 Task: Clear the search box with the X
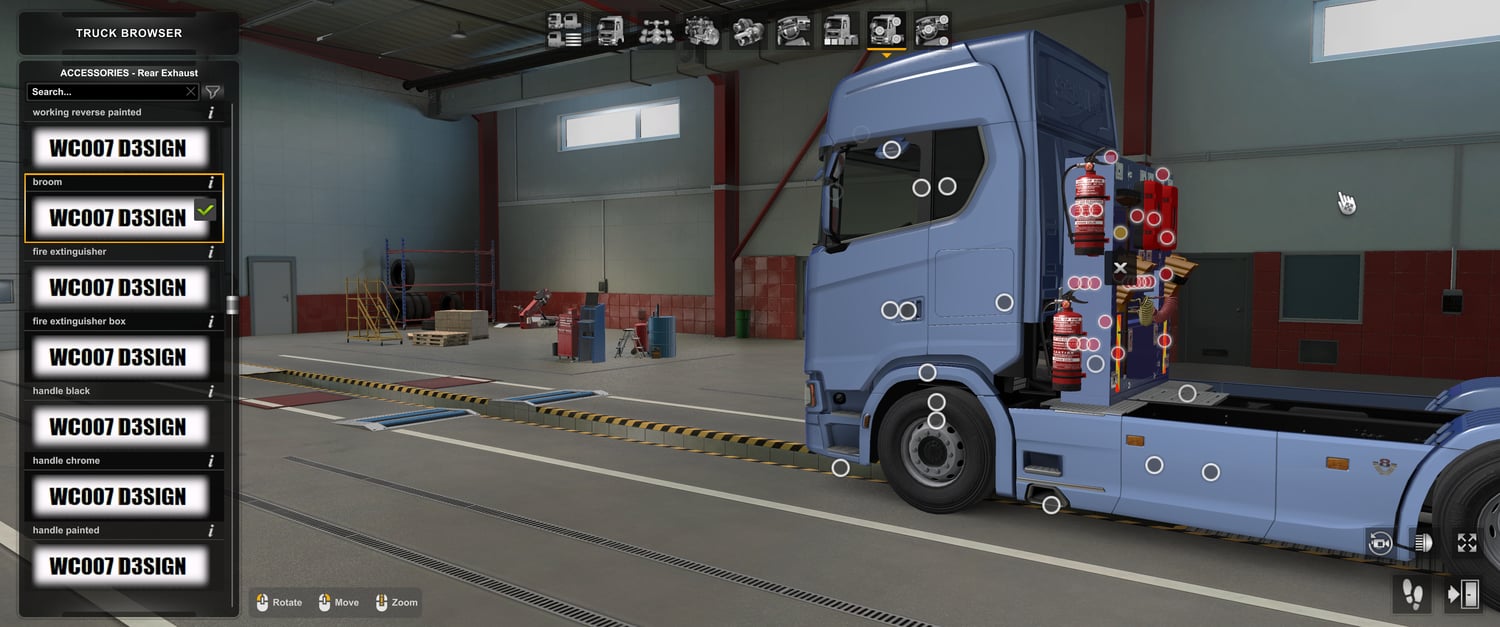(191, 92)
